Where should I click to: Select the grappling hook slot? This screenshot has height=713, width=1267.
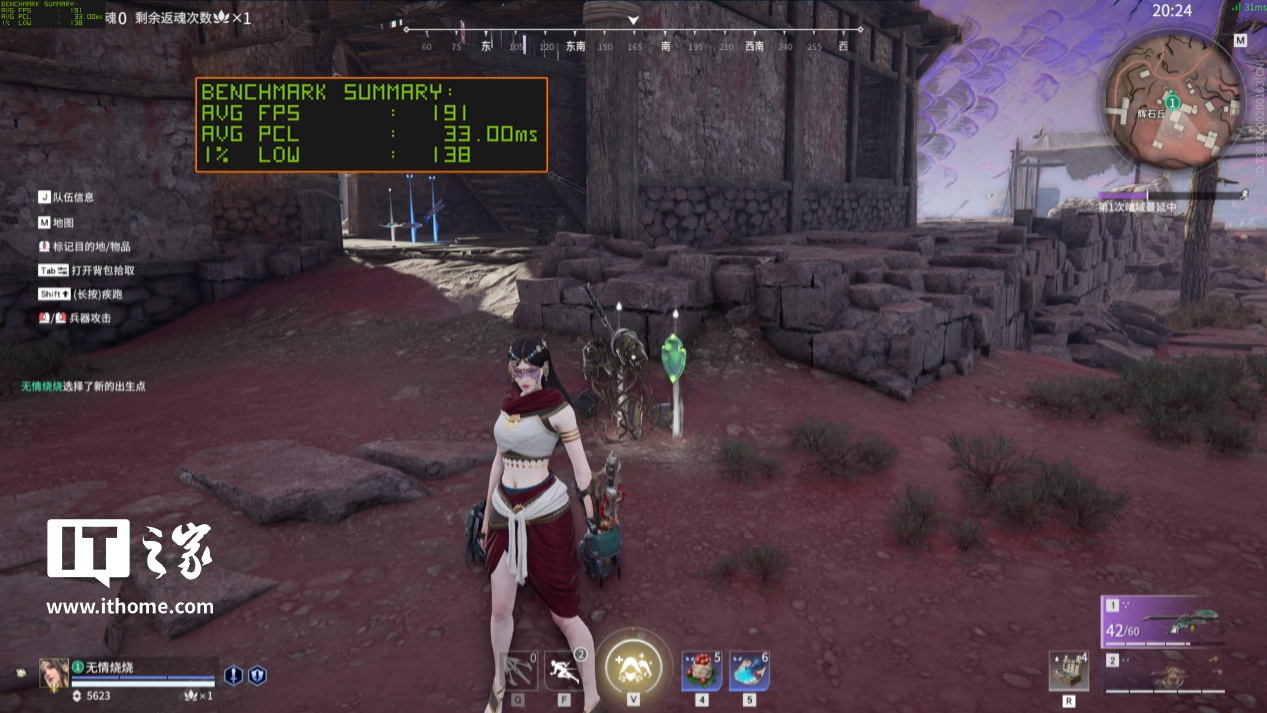(x=519, y=669)
